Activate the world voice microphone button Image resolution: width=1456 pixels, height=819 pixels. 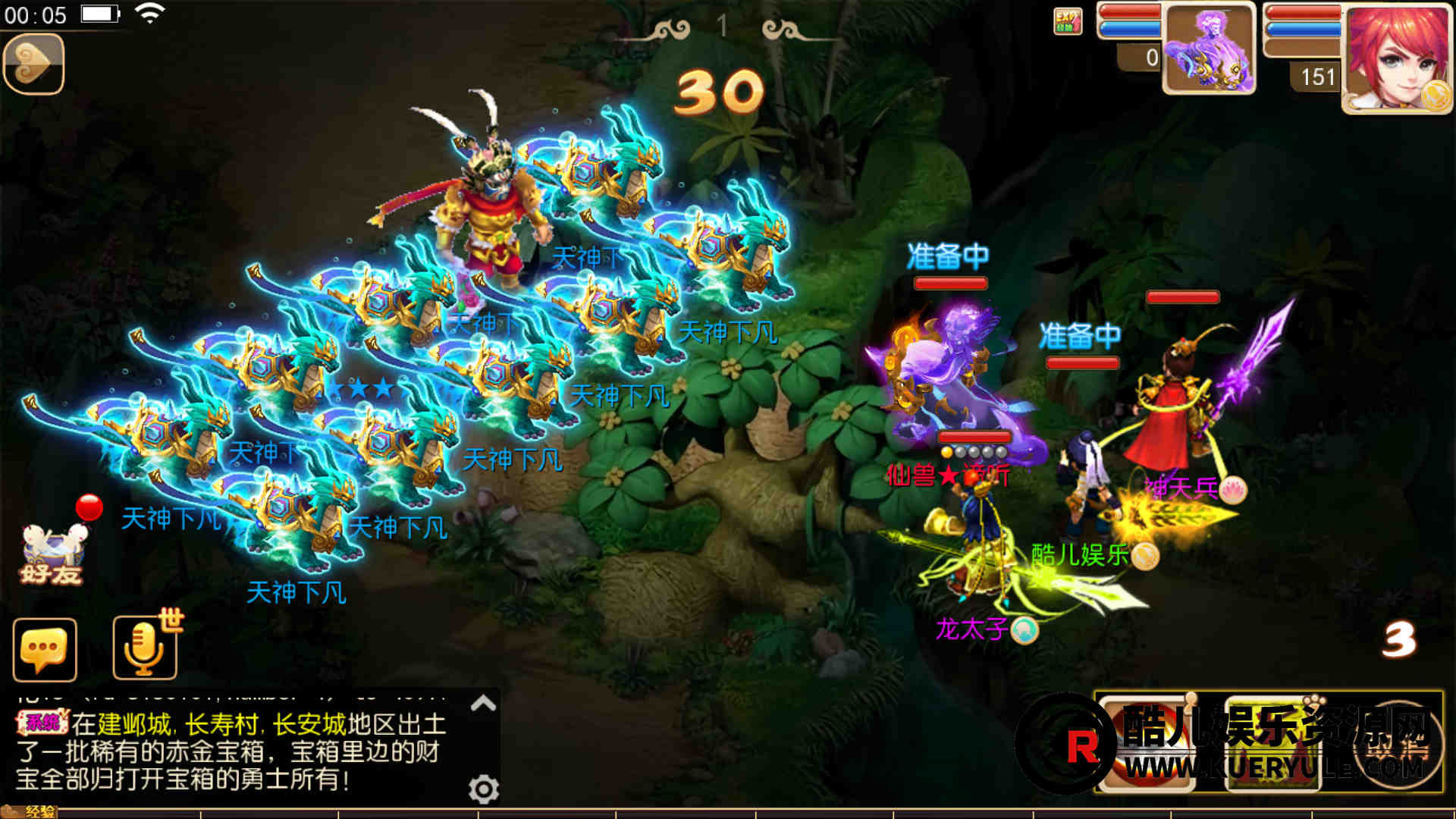point(144,648)
